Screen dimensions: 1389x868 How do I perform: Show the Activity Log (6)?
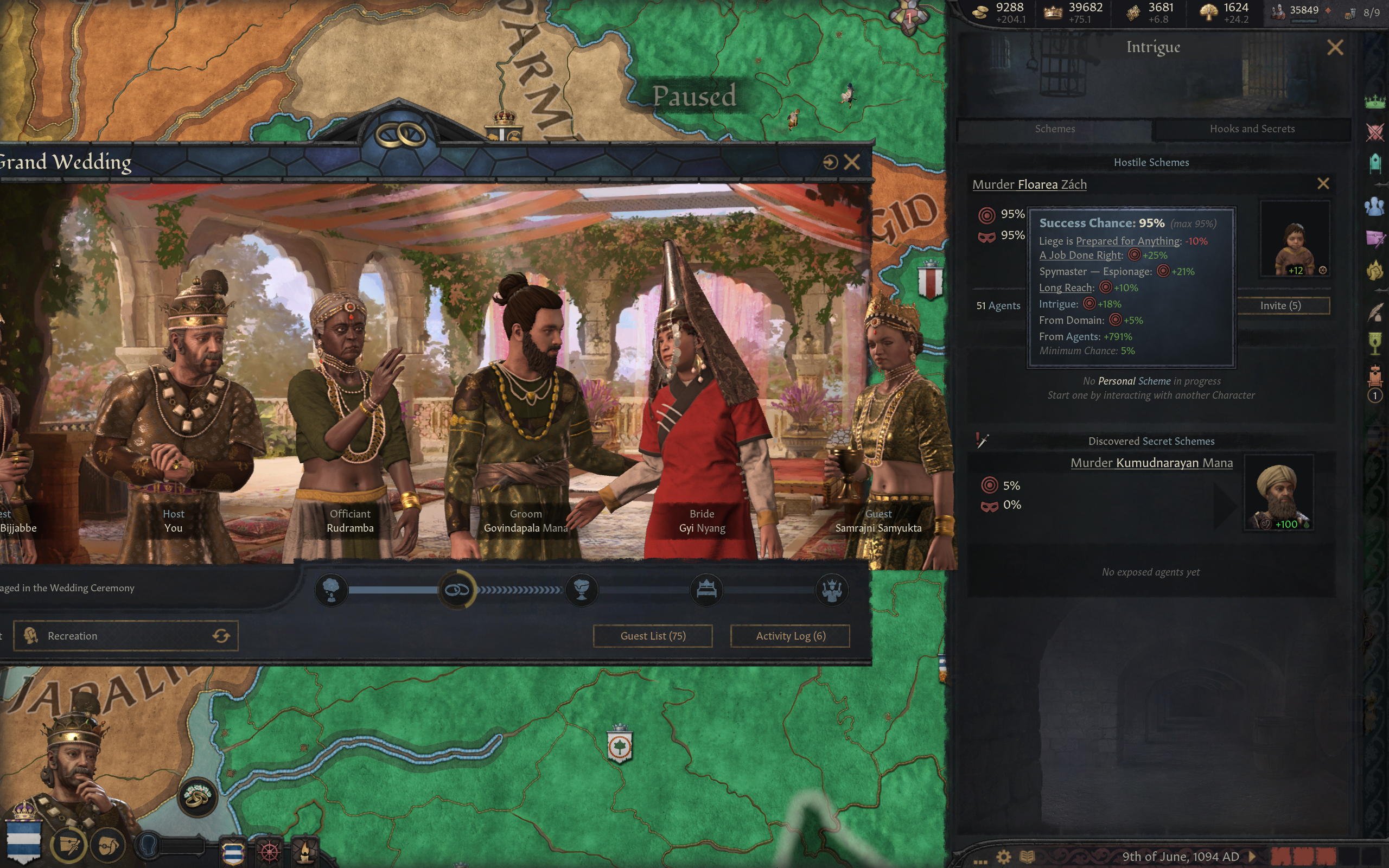tap(790, 635)
